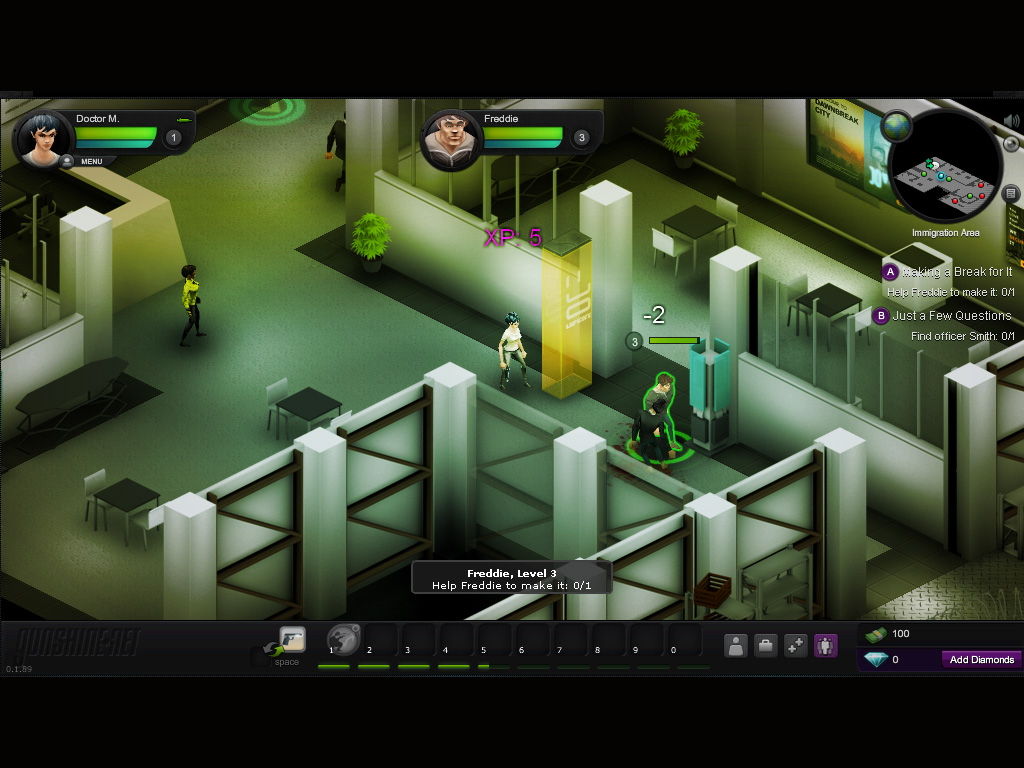Open the skills plus icon
Screen dimensions: 1024x768
(x=795, y=645)
